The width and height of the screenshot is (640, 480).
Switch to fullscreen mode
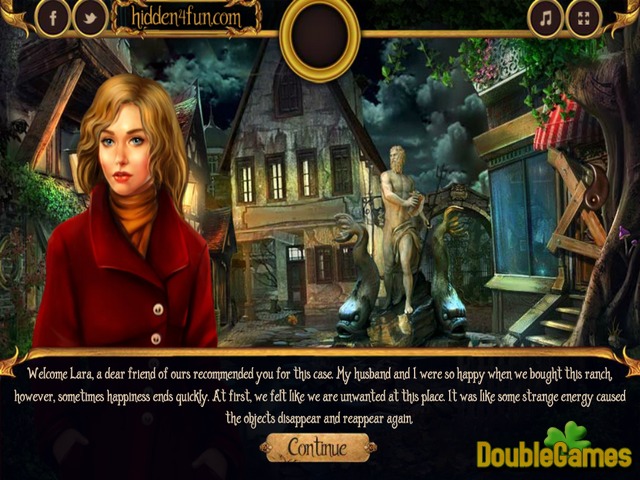pos(584,17)
